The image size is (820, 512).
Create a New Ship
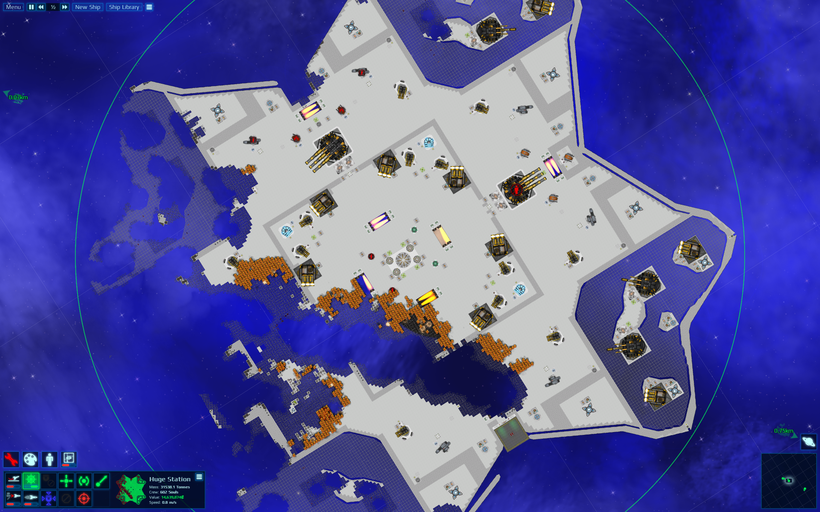(x=88, y=7)
